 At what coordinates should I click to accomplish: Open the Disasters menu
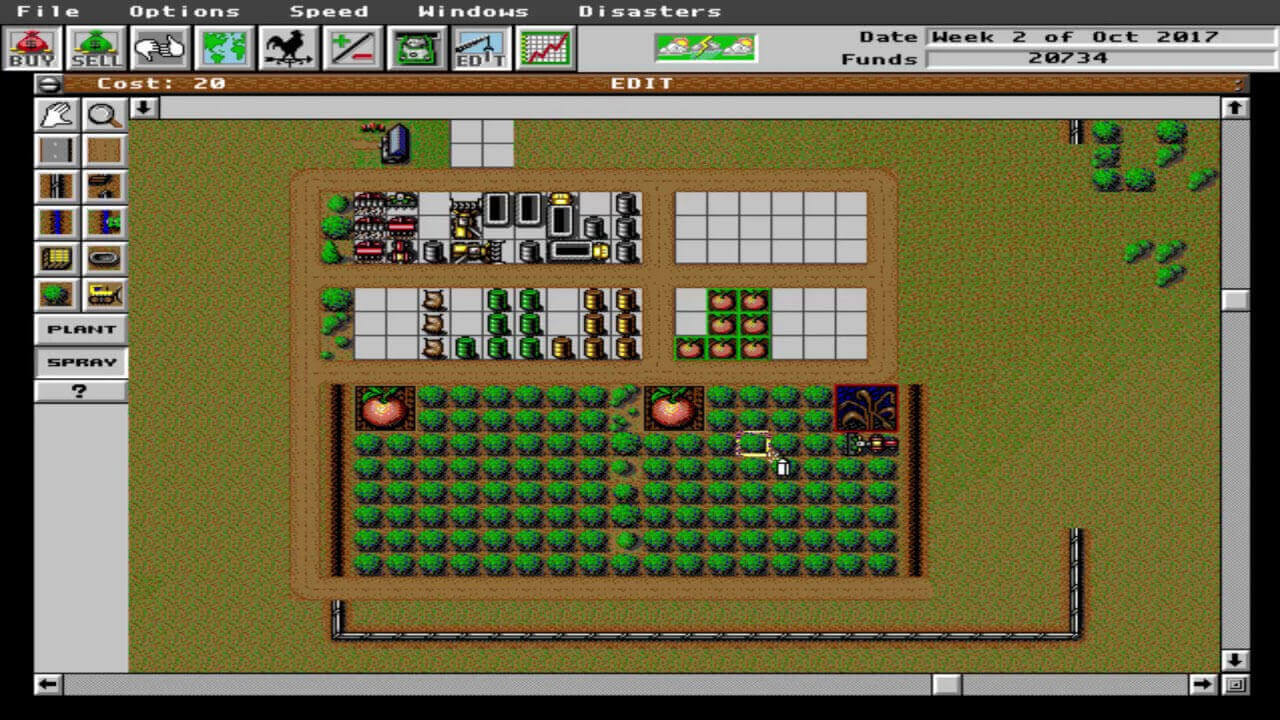tap(649, 11)
